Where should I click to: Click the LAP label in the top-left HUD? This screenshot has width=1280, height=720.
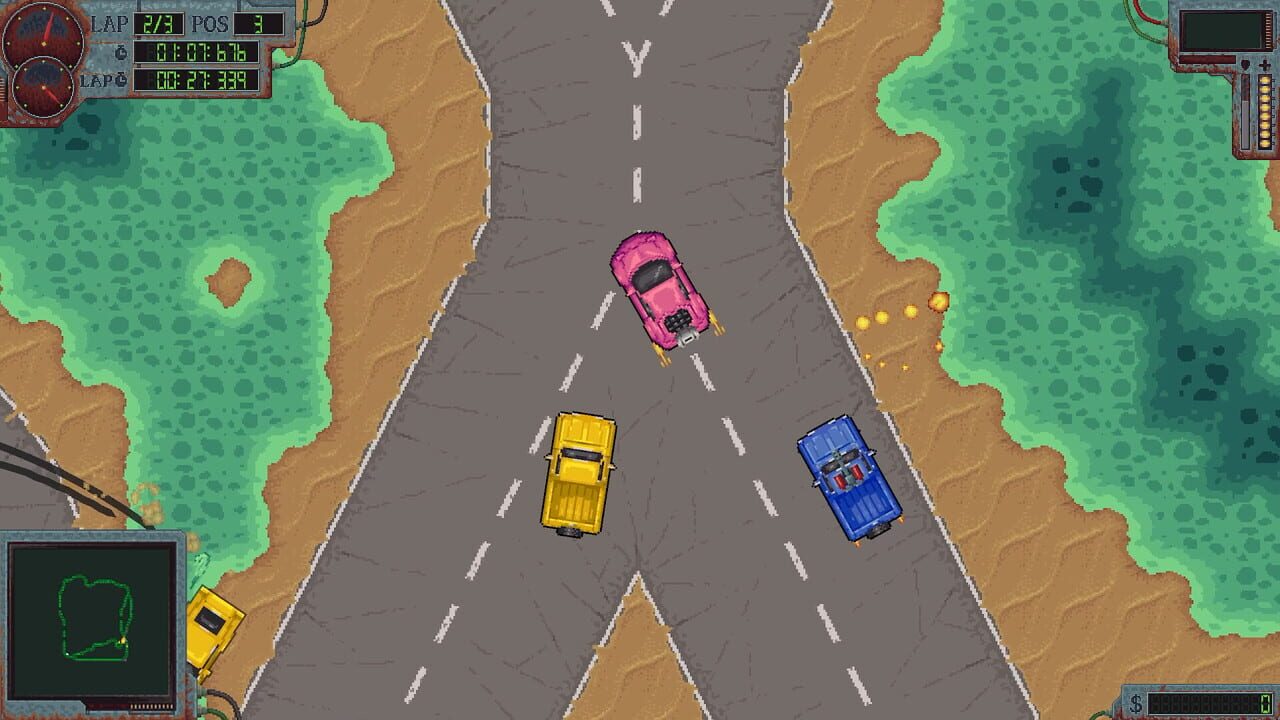[x=111, y=23]
